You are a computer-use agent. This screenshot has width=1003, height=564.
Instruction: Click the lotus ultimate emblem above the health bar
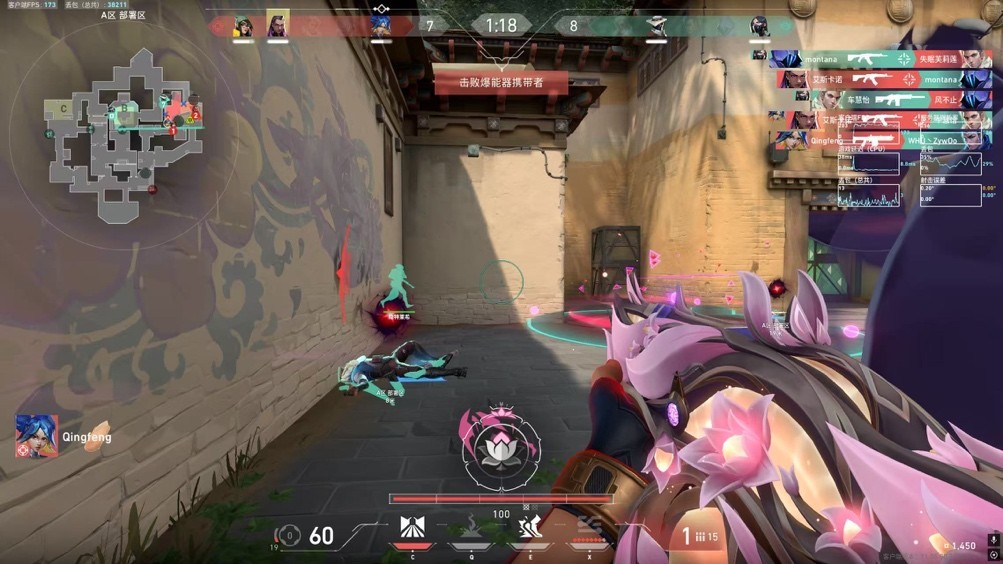click(x=501, y=450)
